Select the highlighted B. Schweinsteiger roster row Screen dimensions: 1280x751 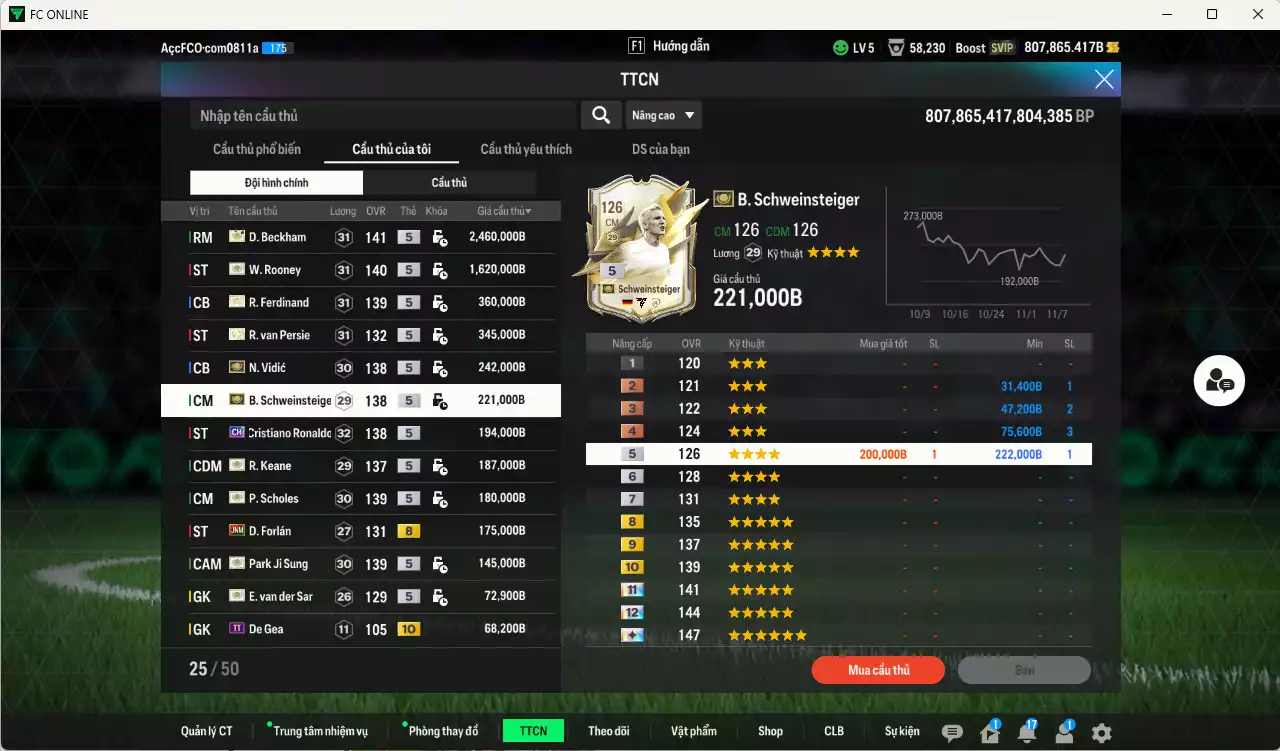[360, 400]
